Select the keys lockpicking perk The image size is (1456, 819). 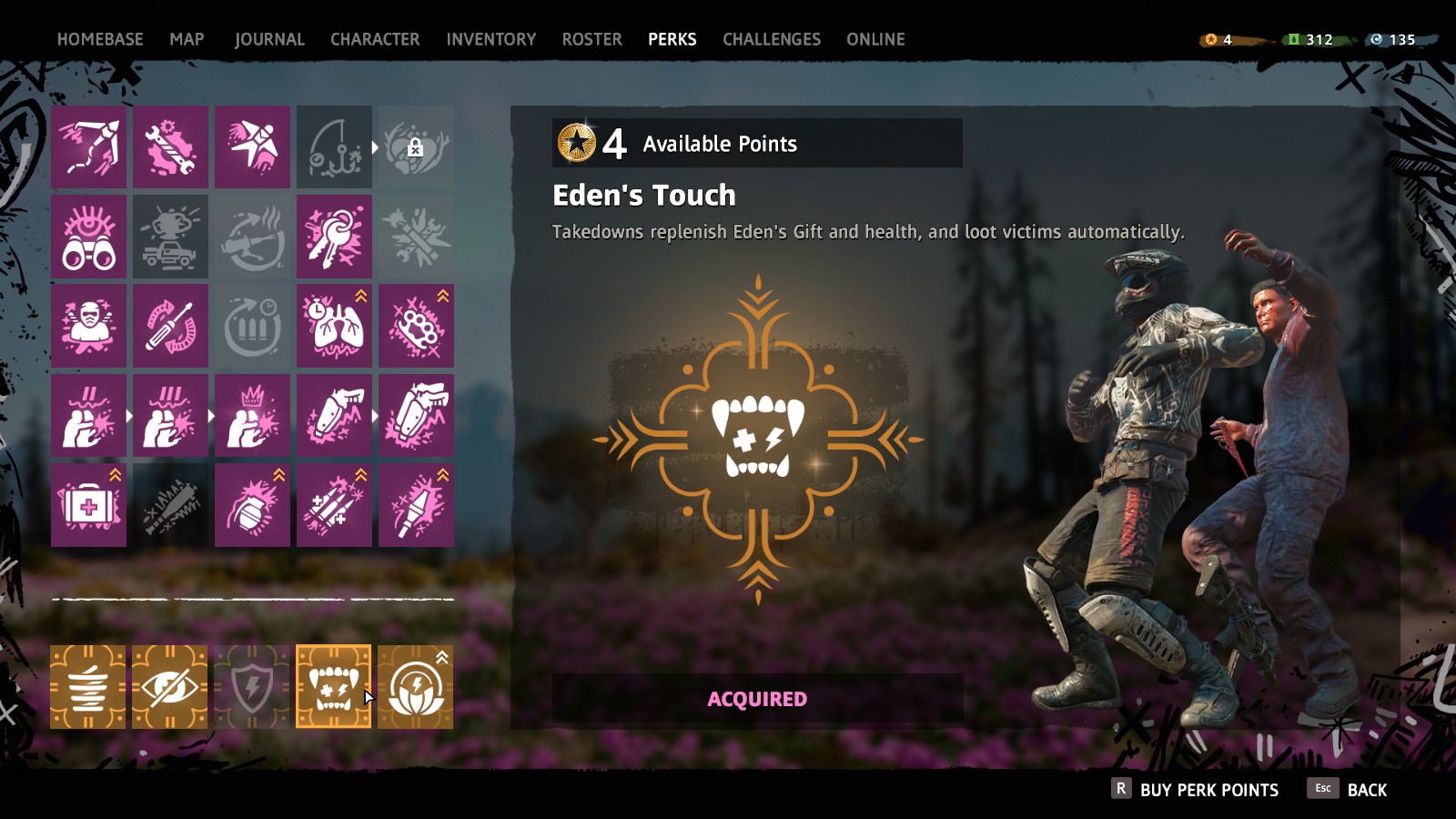point(334,237)
